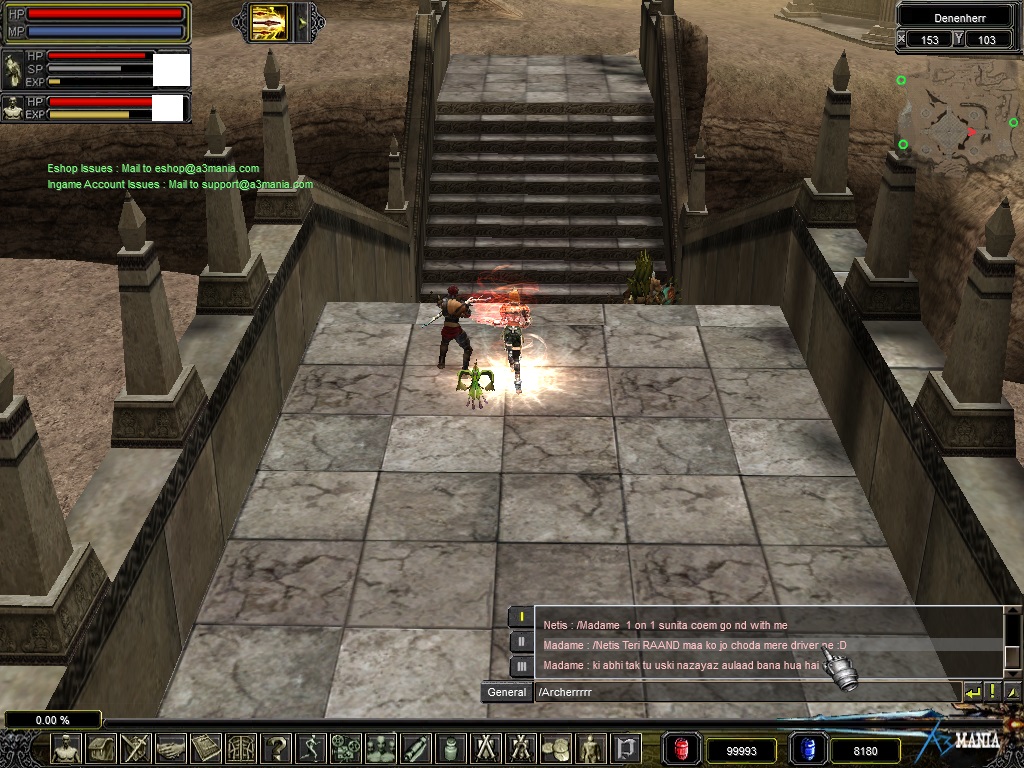The image size is (1024, 768).
Task: Open the character figure toolbar icon
Action: point(67,748)
